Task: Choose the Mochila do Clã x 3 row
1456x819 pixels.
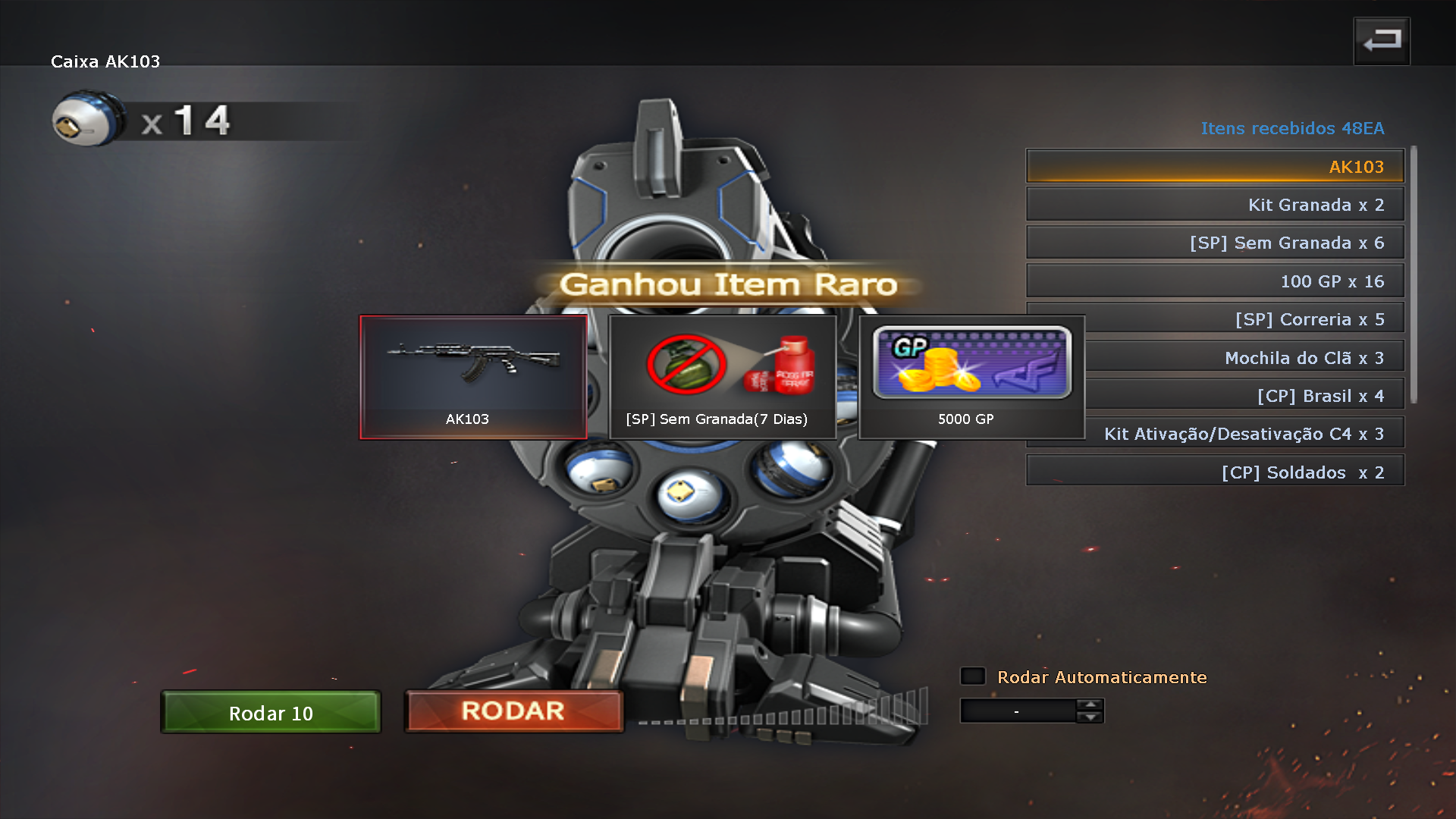Action: pyautogui.click(x=1244, y=358)
